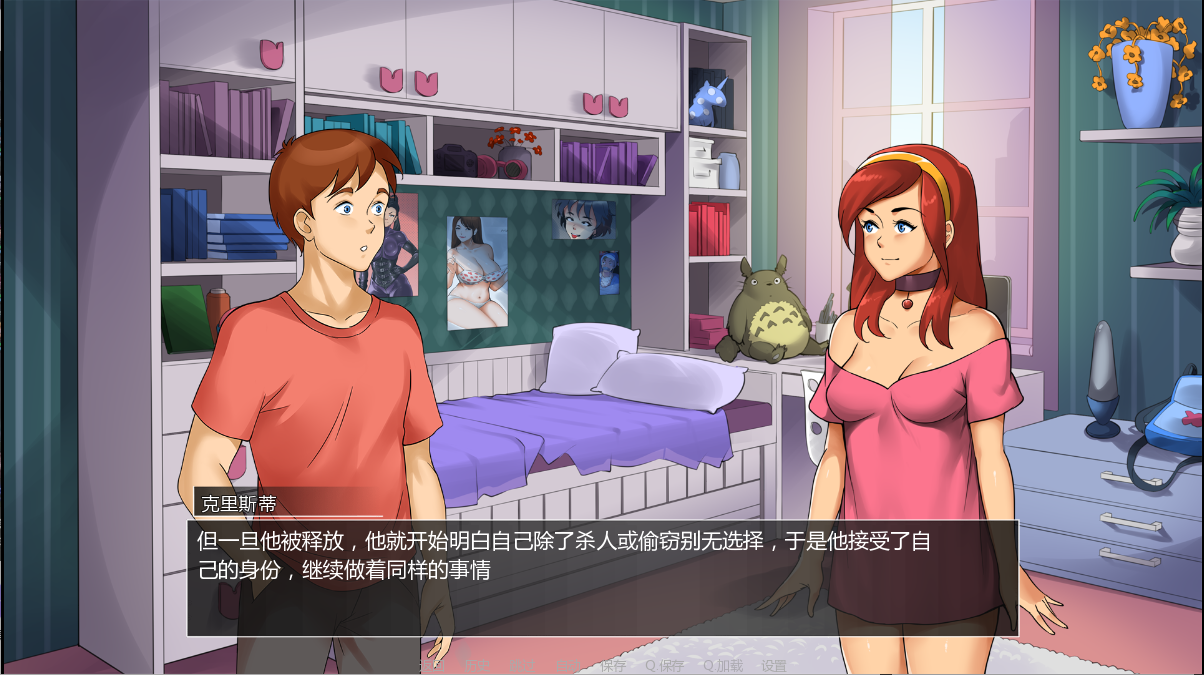Toggle 自动 (Auto) play mode
Viewport: 1204px width, 675px height.
pos(568,665)
